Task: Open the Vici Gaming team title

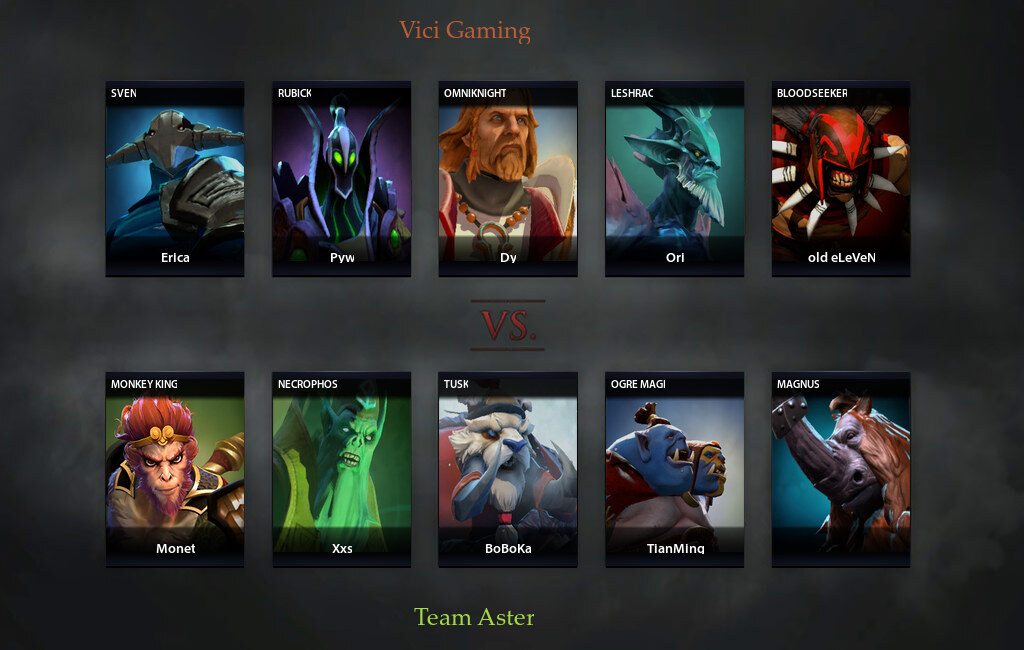Action: [465, 30]
